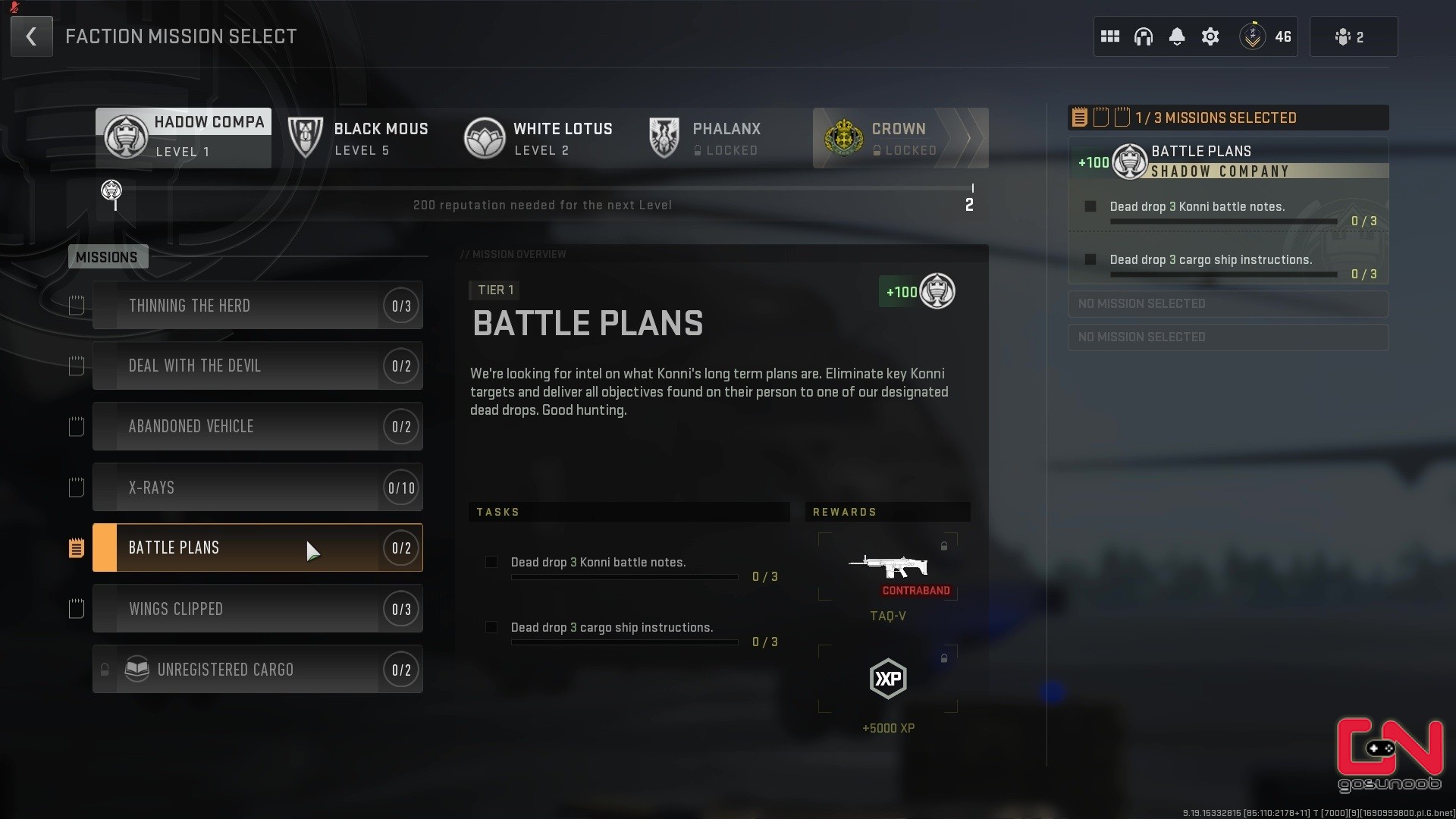Check the Dead drop 3 Konni battle notes task
The width and height of the screenshot is (1456, 819).
click(x=491, y=562)
